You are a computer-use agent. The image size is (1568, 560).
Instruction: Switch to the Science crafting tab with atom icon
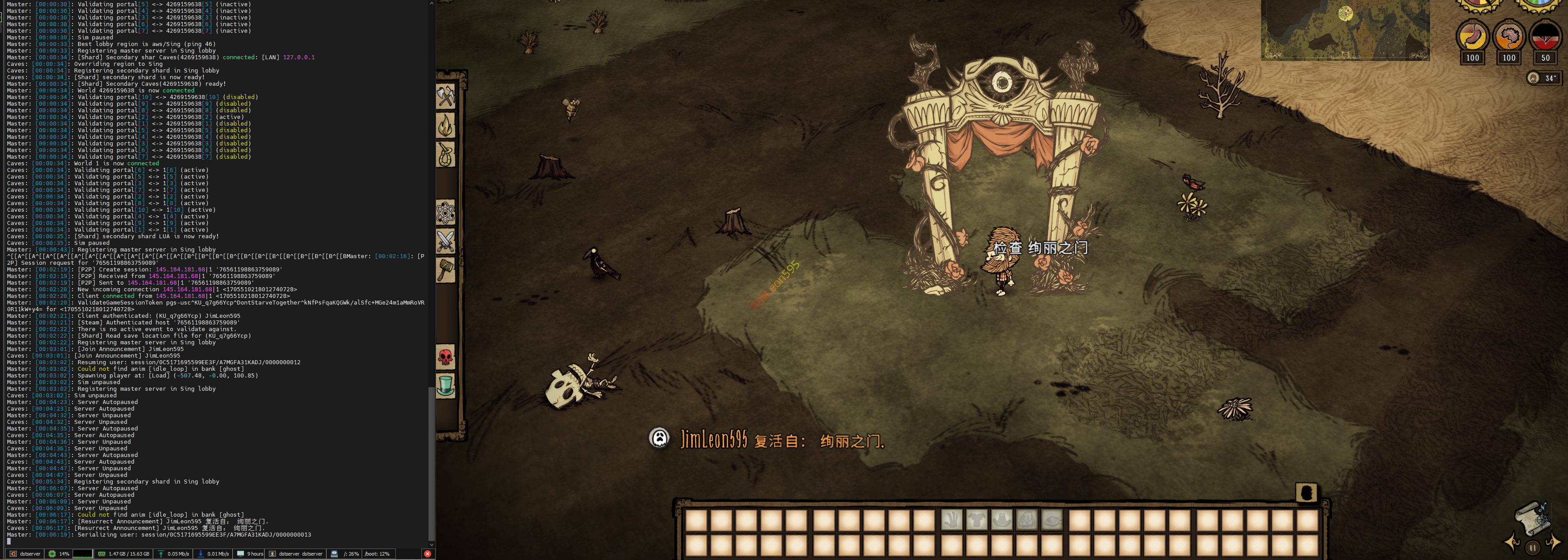(446, 213)
